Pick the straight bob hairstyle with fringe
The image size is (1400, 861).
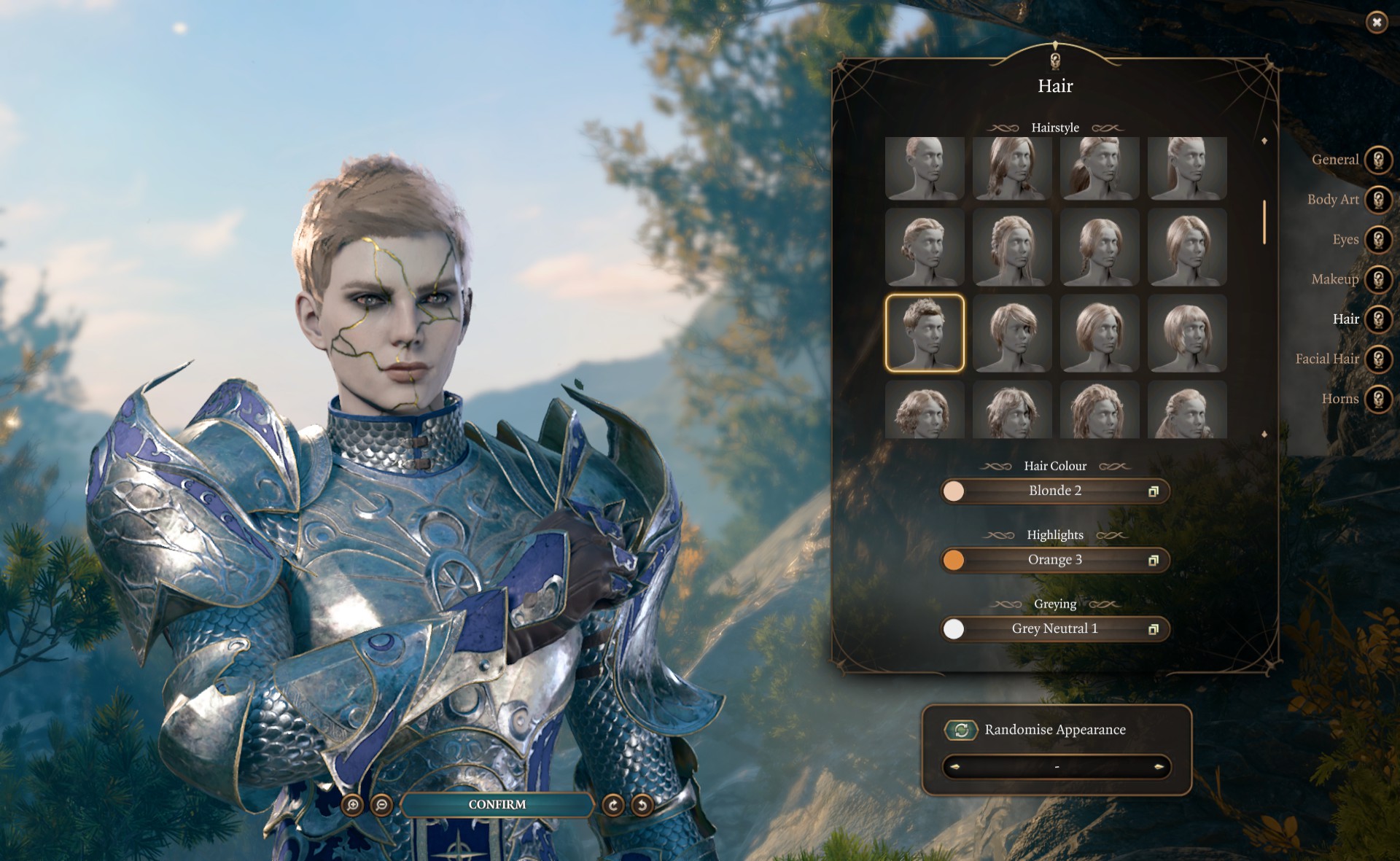(1187, 333)
